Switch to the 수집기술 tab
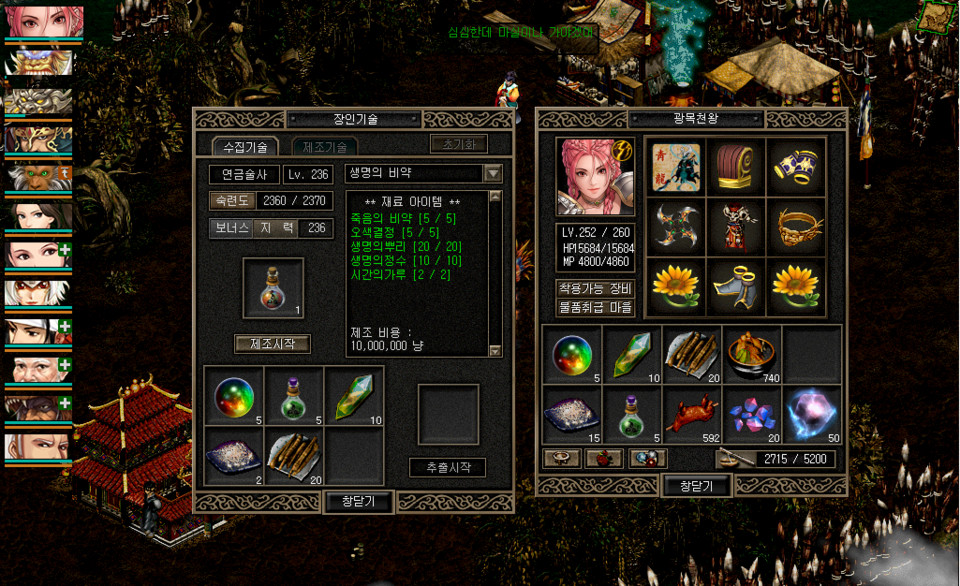 click(x=245, y=147)
